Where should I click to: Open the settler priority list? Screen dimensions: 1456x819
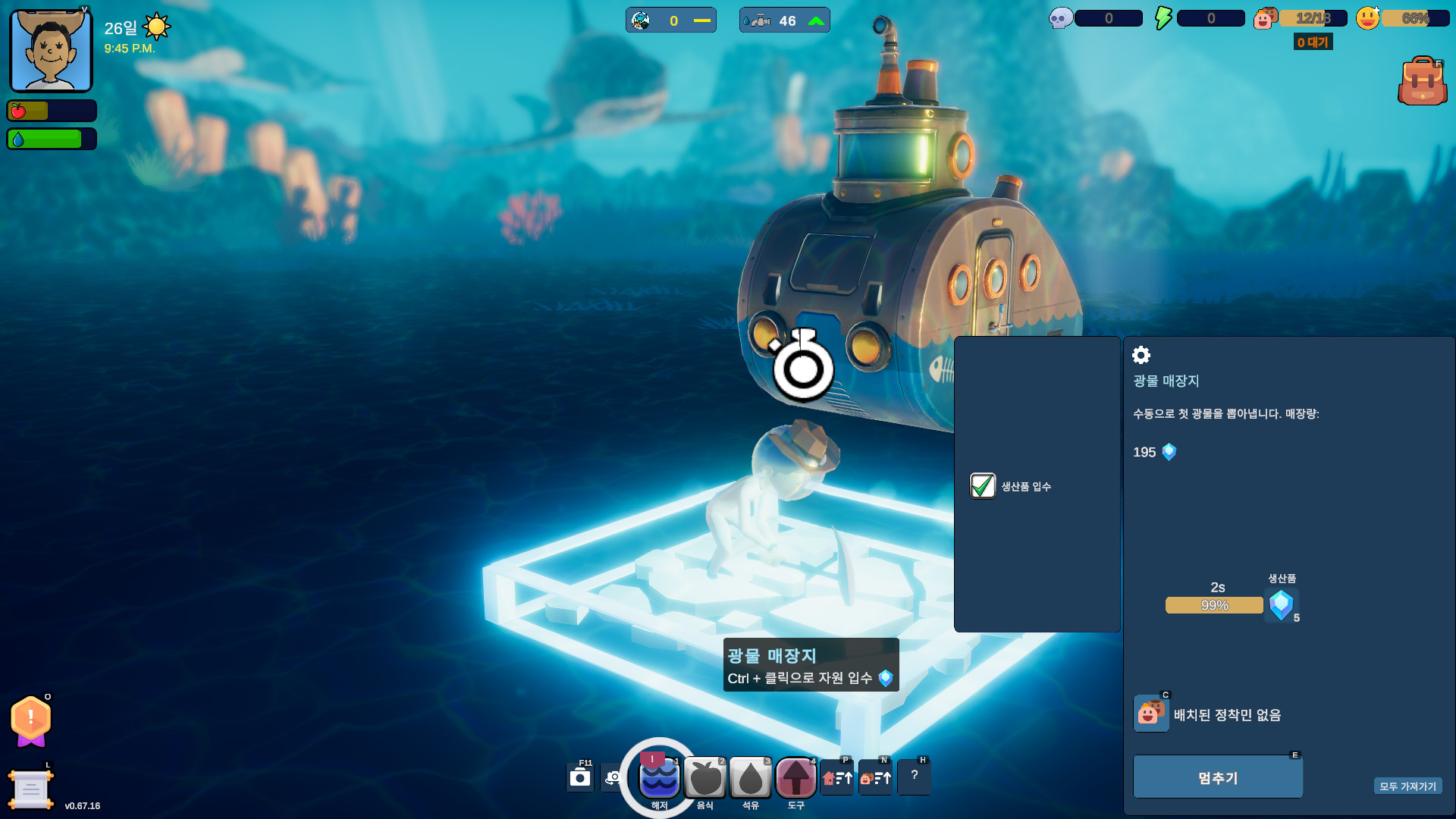[x=875, y=778]
